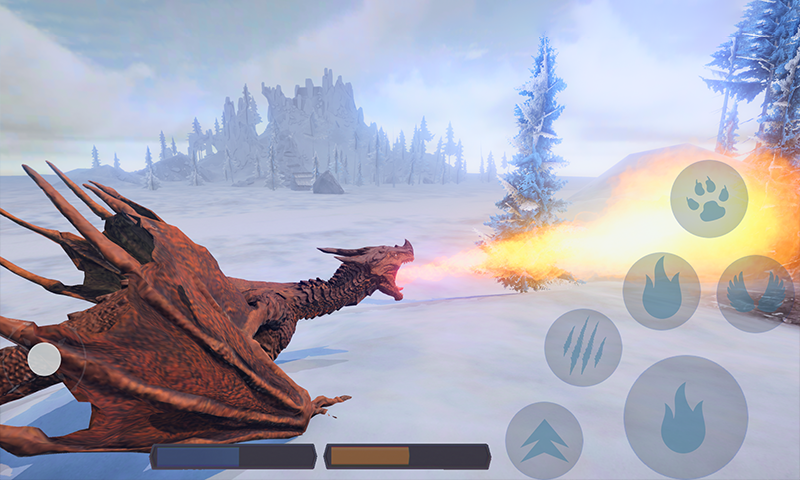Touch the white virtual joystick knob
The height and width of the screenshot is (480, 800).
coord(44,359)
